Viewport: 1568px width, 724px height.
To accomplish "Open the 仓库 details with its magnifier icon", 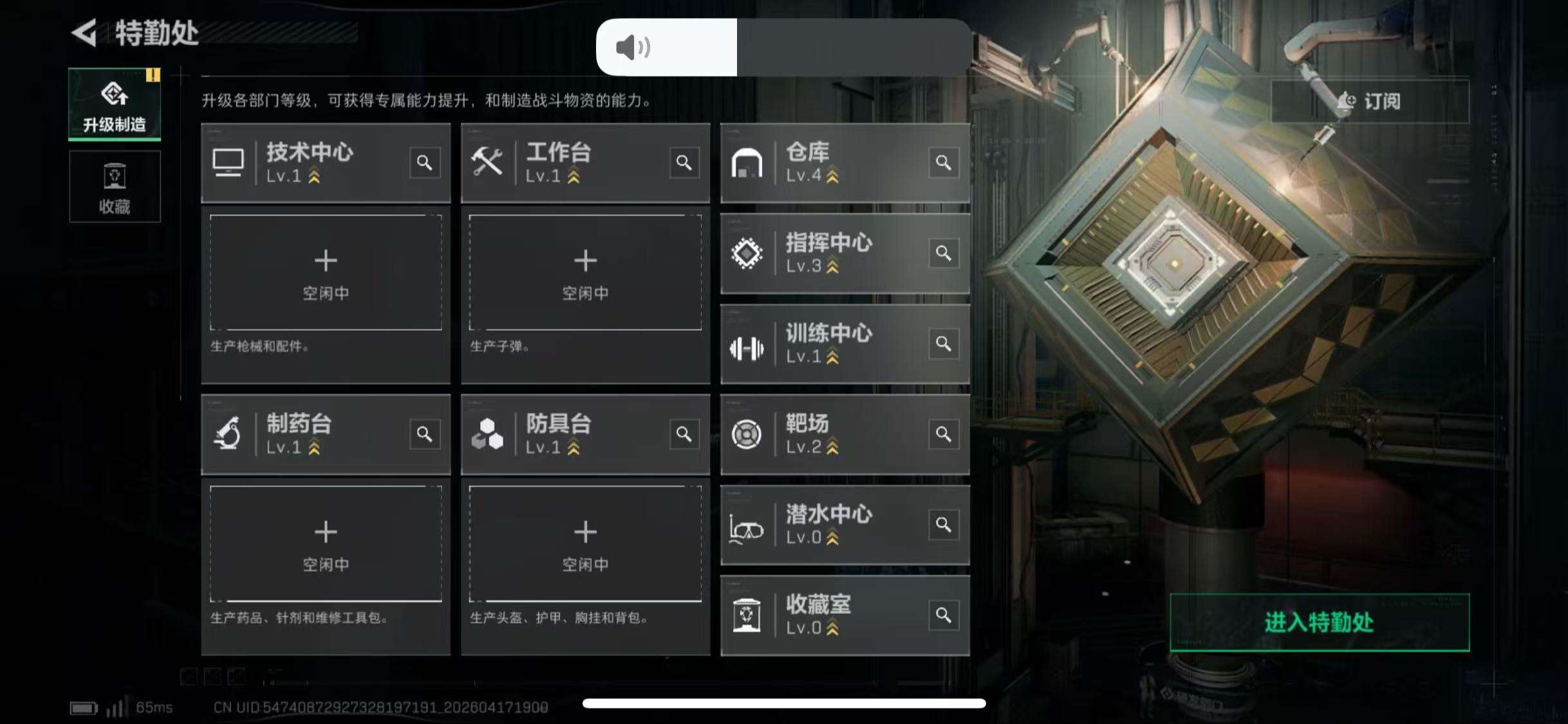I will point(943,163).
